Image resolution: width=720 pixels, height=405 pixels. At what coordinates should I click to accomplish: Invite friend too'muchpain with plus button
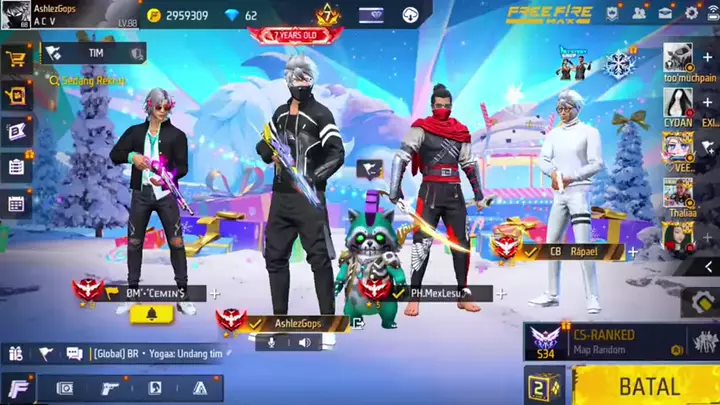click(x=708, y=57)
